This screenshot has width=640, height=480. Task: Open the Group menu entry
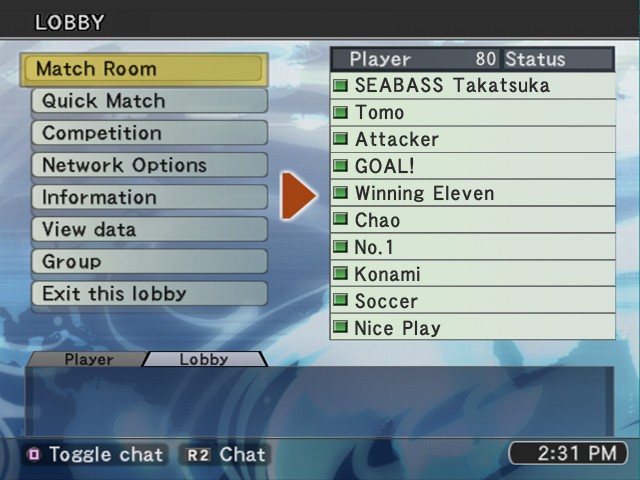(149, 261)
